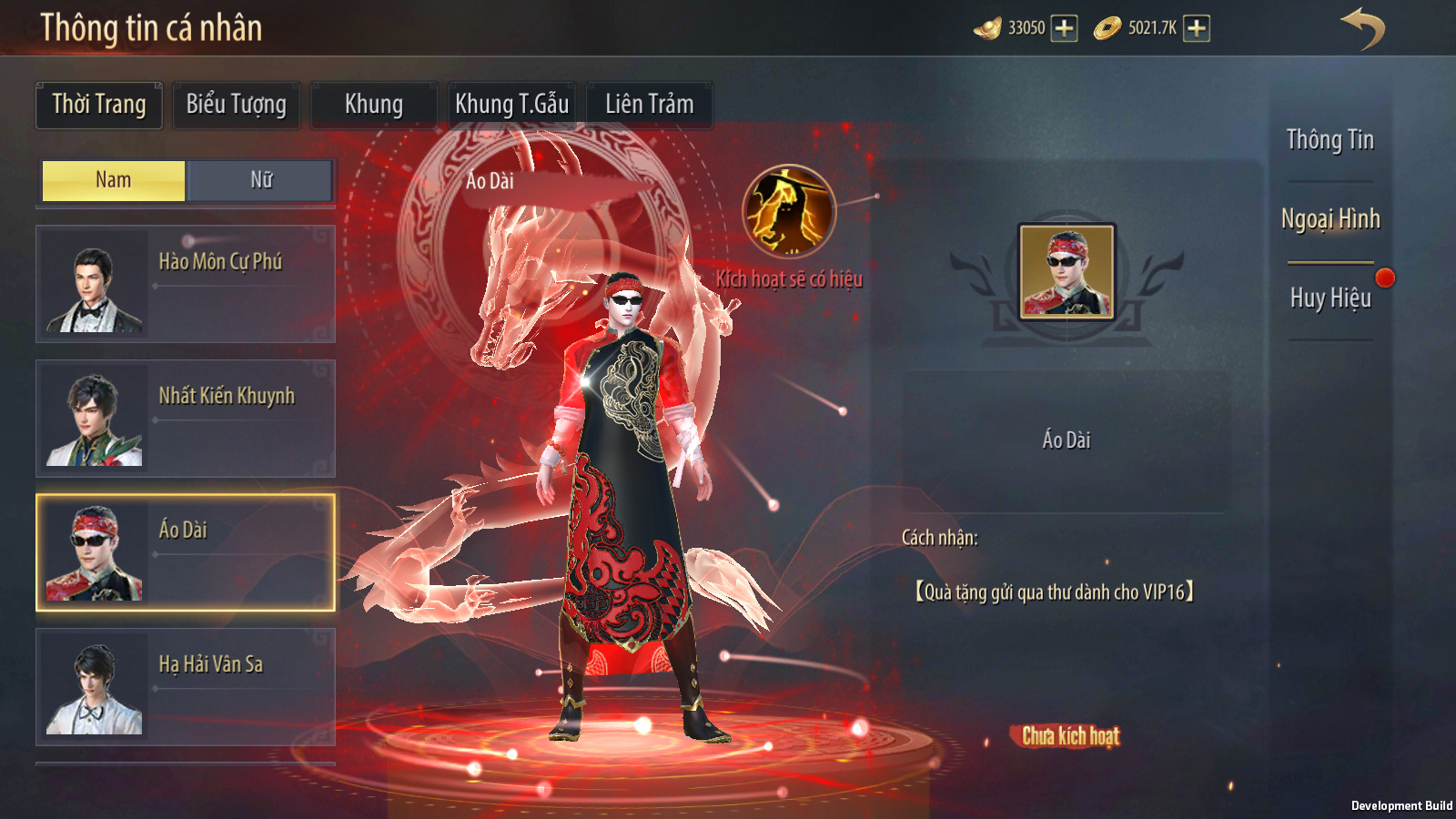Open the Huy Hiệu side tab
This screenshot has width=1456, height=819.
pyautogui.click(x=1330, y=298)
